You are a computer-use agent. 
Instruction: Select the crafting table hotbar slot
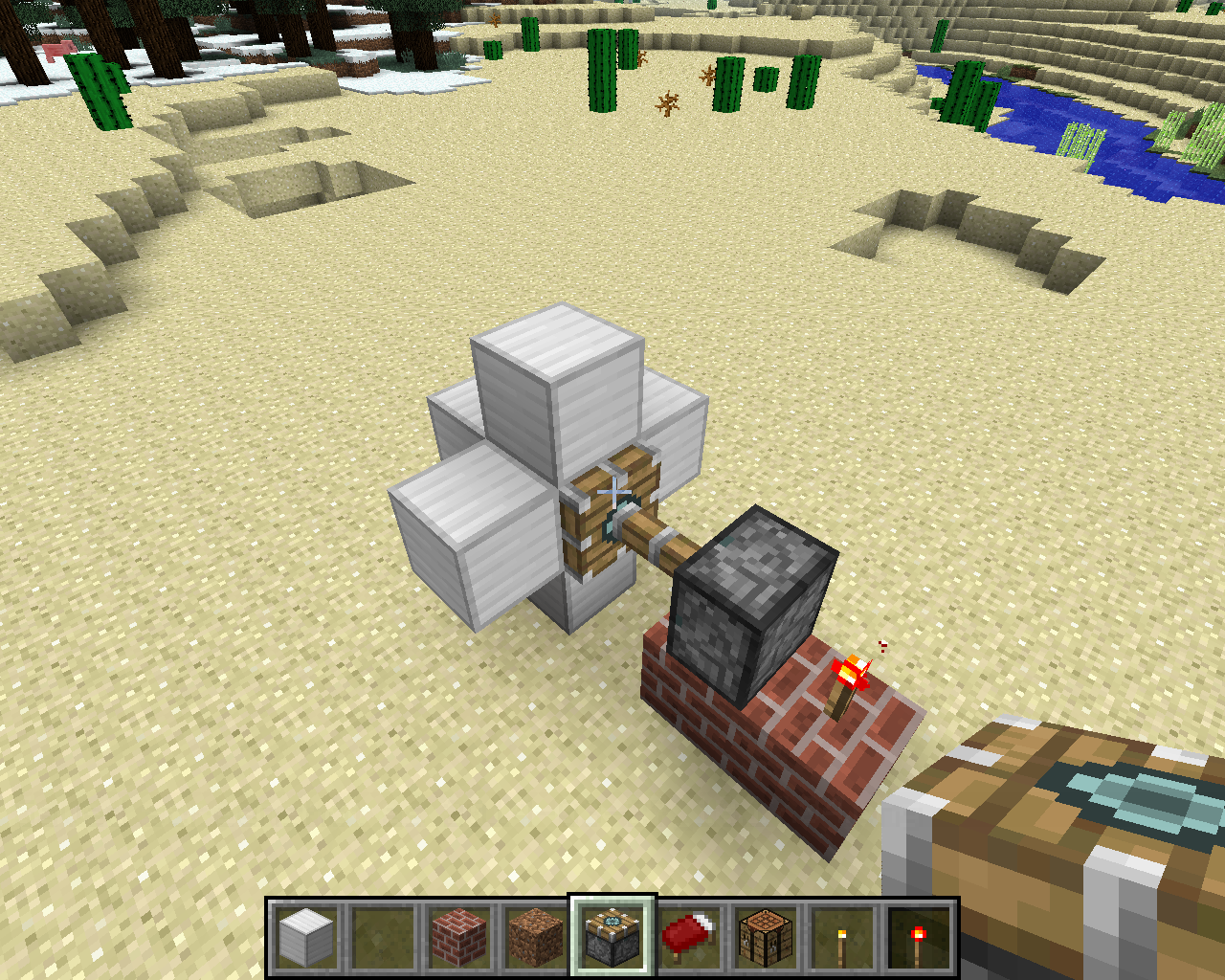pyautogui.click(x=766, y=936)
